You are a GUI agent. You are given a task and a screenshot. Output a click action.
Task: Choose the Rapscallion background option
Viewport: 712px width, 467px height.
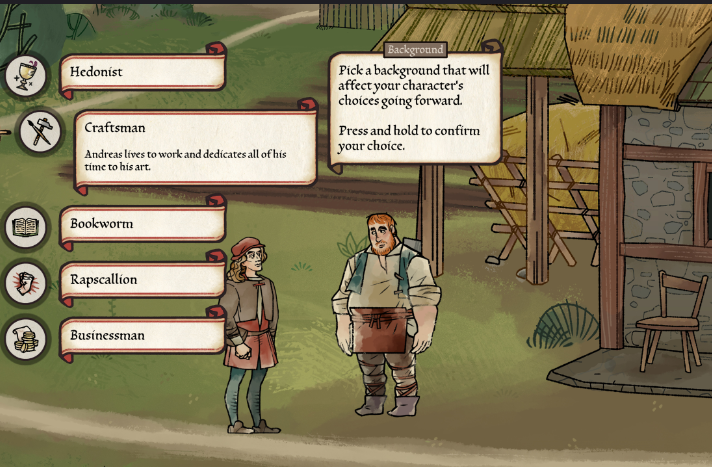pyautogui.click(x=142, y=280)
